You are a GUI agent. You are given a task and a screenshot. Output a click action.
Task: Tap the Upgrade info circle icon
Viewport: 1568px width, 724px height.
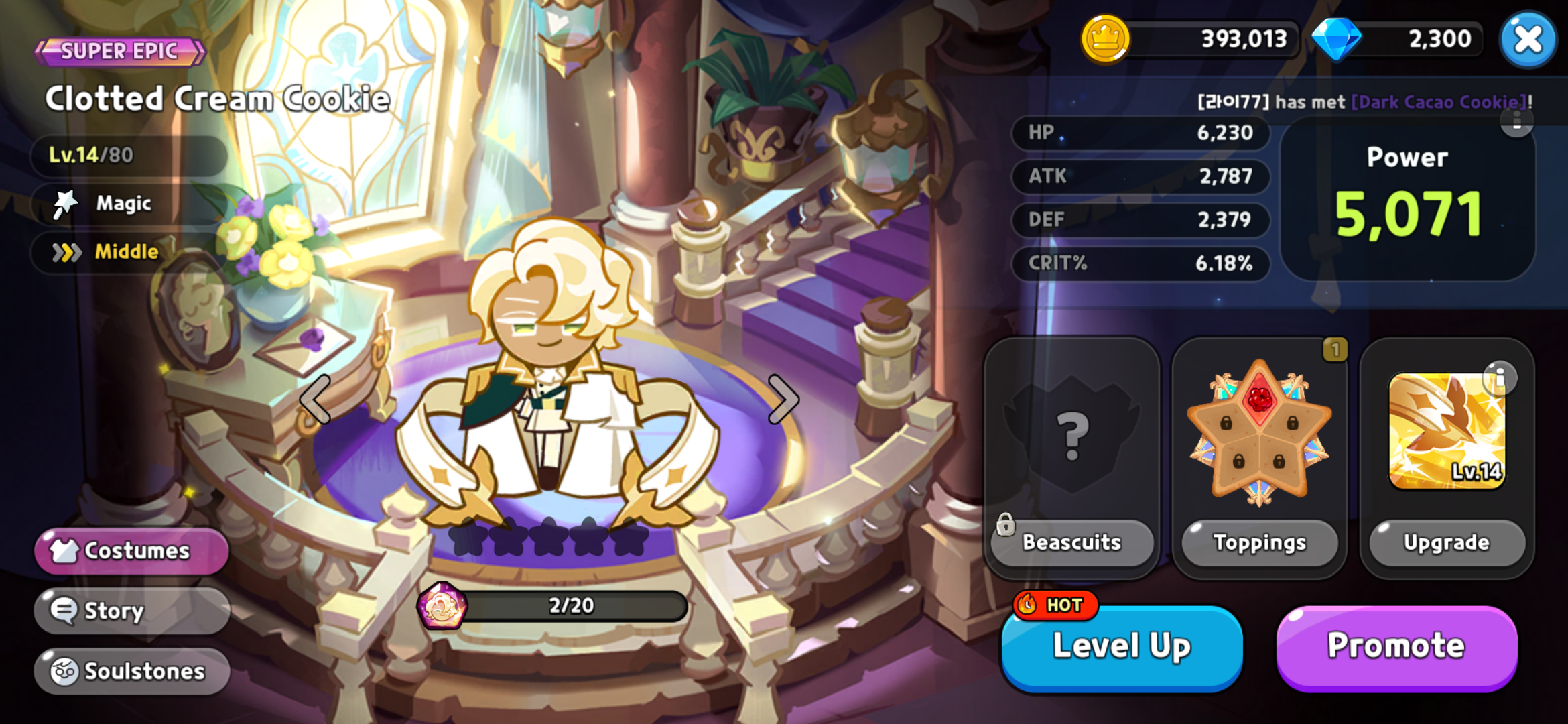point(1501,377)
